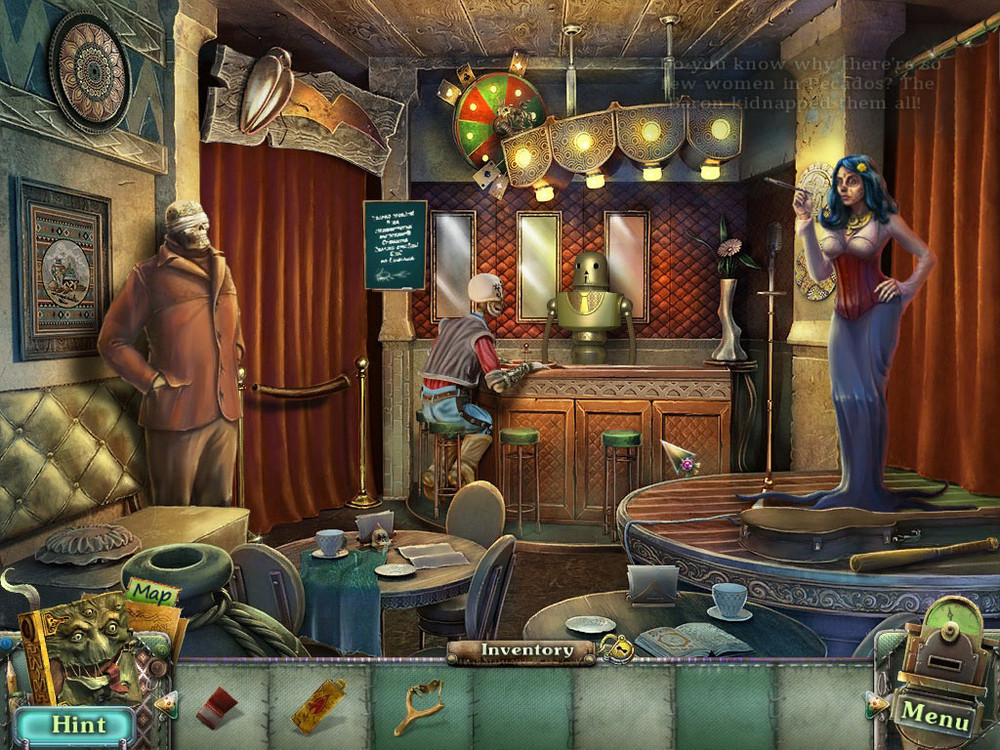Open the monster-faced journal book
Image resolution: width=1000 pixels, height=750 pixels.
(x=85, y=652)
